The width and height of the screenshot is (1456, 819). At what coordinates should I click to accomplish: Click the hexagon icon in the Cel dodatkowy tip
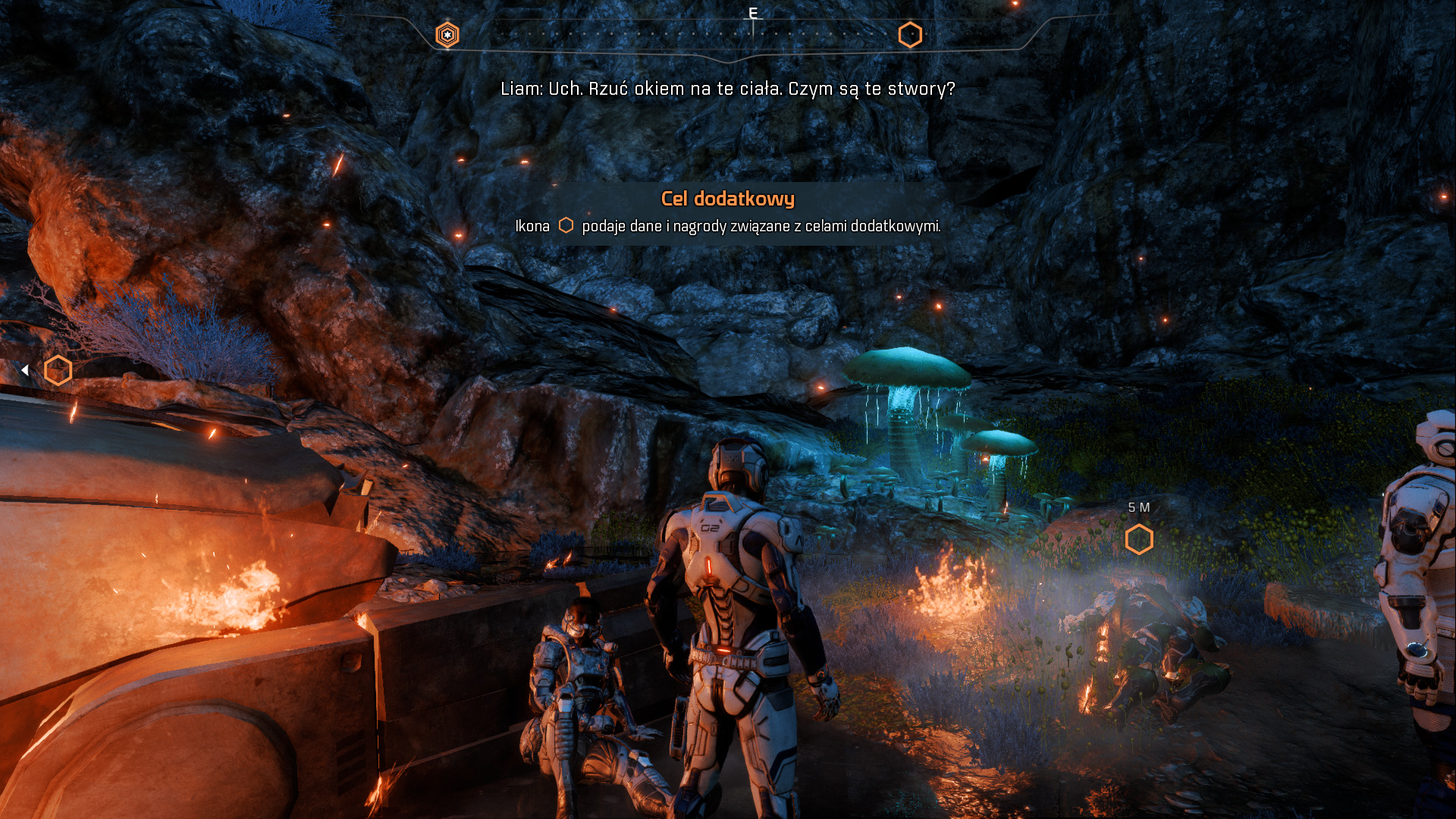(x=566, y=225)
